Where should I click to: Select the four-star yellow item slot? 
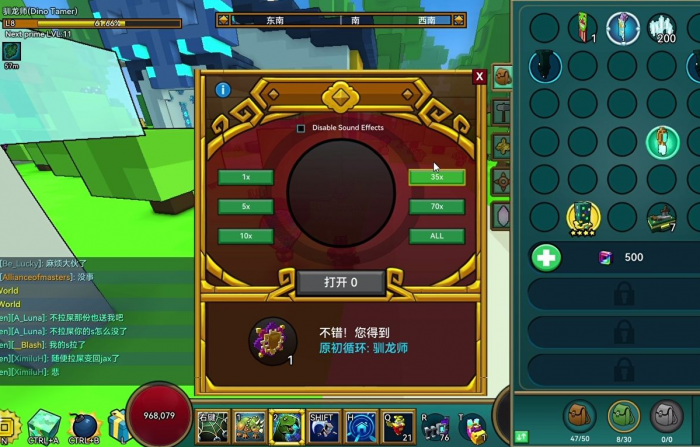pos(584,215)
